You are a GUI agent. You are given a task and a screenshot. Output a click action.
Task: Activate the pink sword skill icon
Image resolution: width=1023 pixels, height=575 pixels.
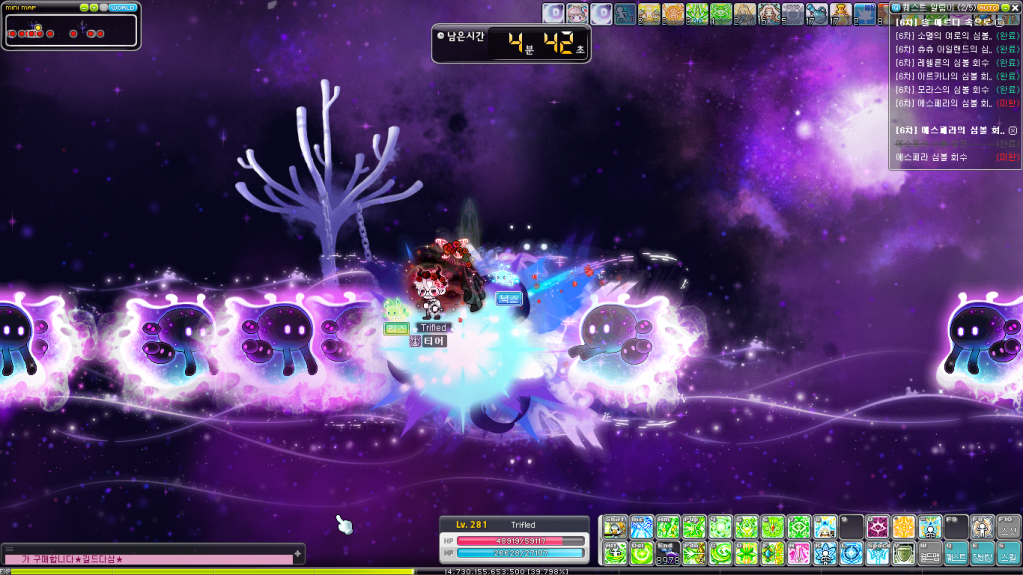[x=799, y=552]
